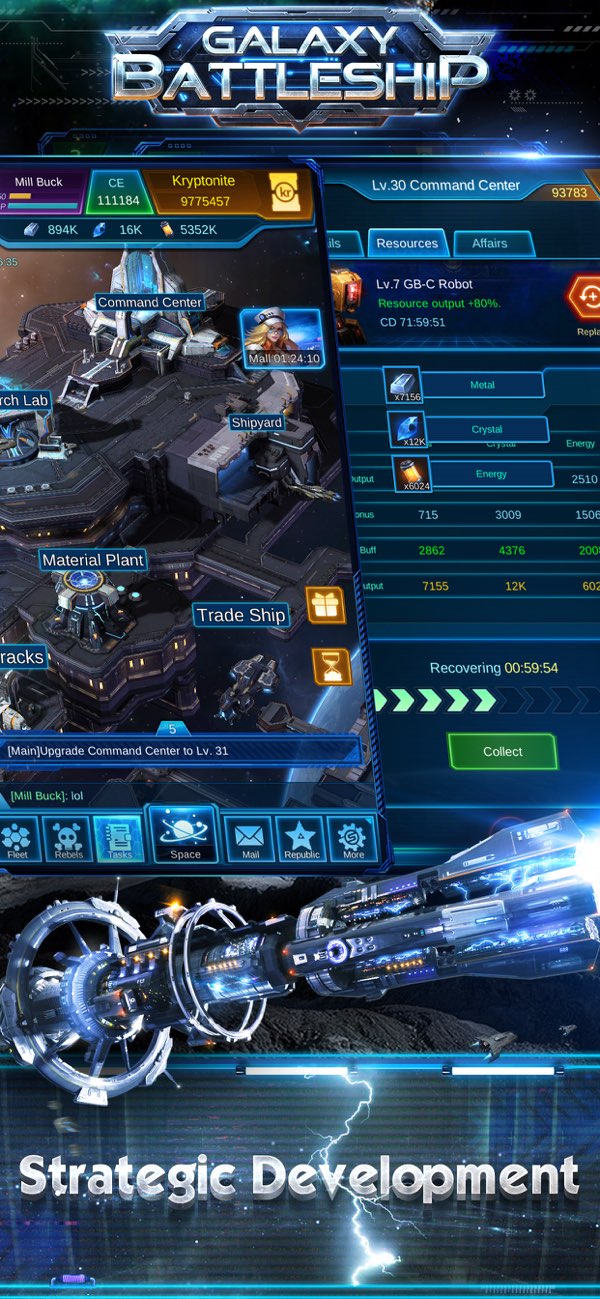
Task: Open the Mall portrait with timer
Action: pyautogui.click(x=282, y=338)
